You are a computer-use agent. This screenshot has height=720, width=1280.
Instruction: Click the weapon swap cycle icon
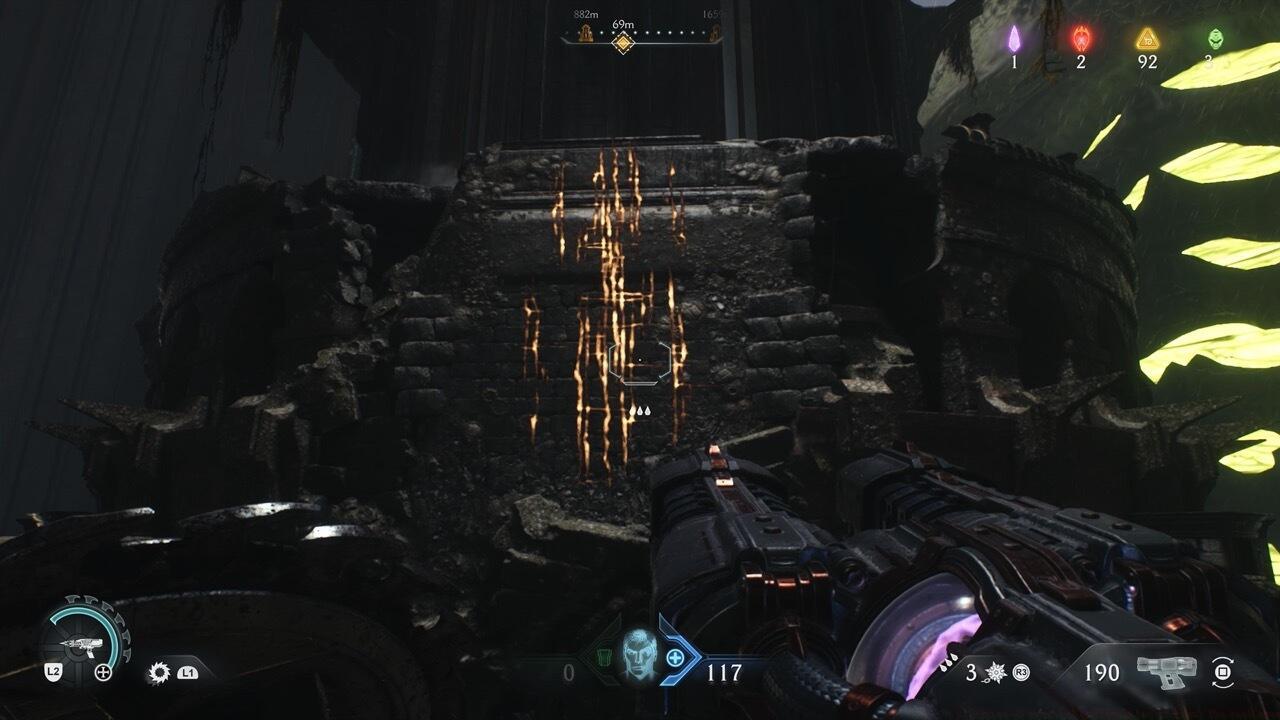pyautogui.click(x=1222, y=672)
